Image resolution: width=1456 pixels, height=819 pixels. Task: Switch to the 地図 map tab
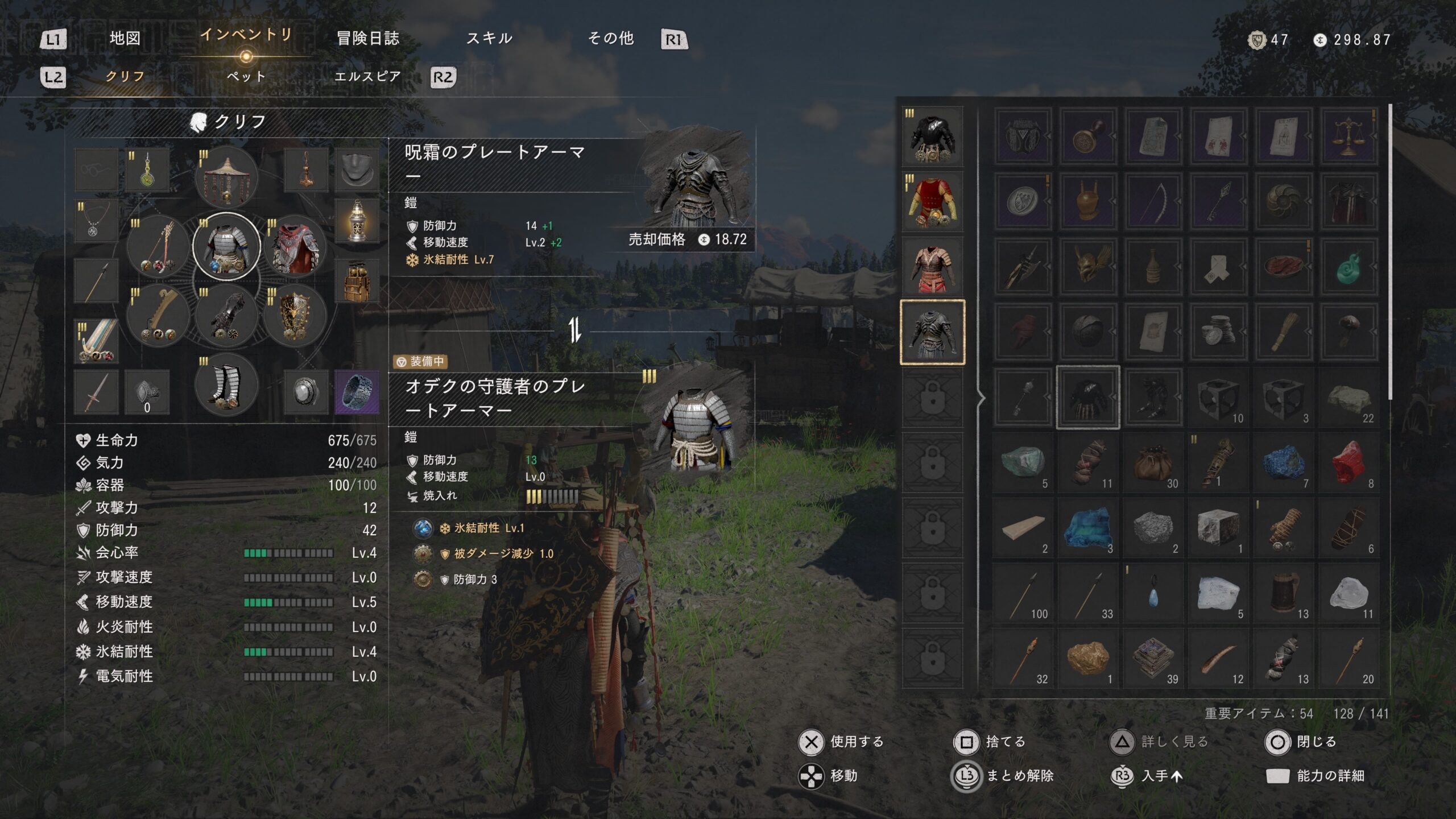coord(125,39)
